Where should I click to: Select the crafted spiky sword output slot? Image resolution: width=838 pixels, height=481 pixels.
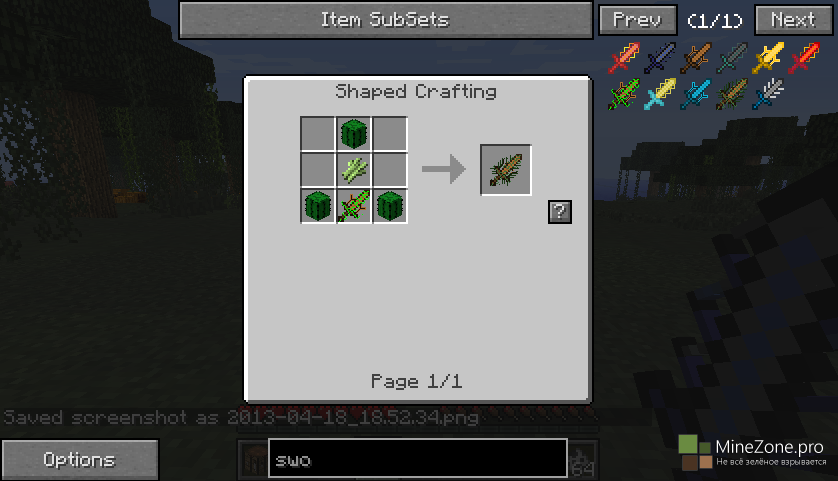tap(506, 170)
